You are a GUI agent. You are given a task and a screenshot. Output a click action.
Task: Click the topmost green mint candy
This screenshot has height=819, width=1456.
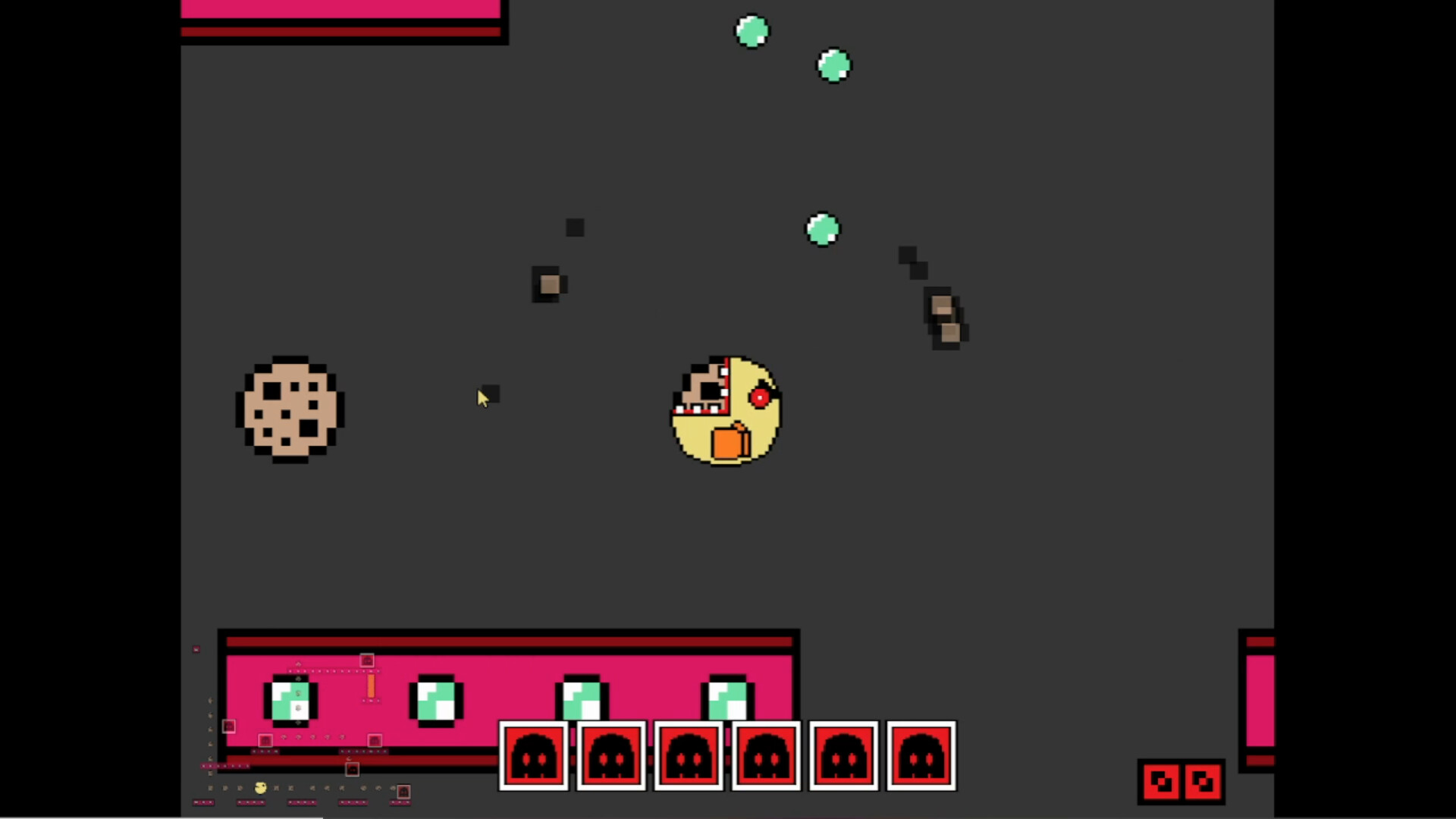pos(752,30)
